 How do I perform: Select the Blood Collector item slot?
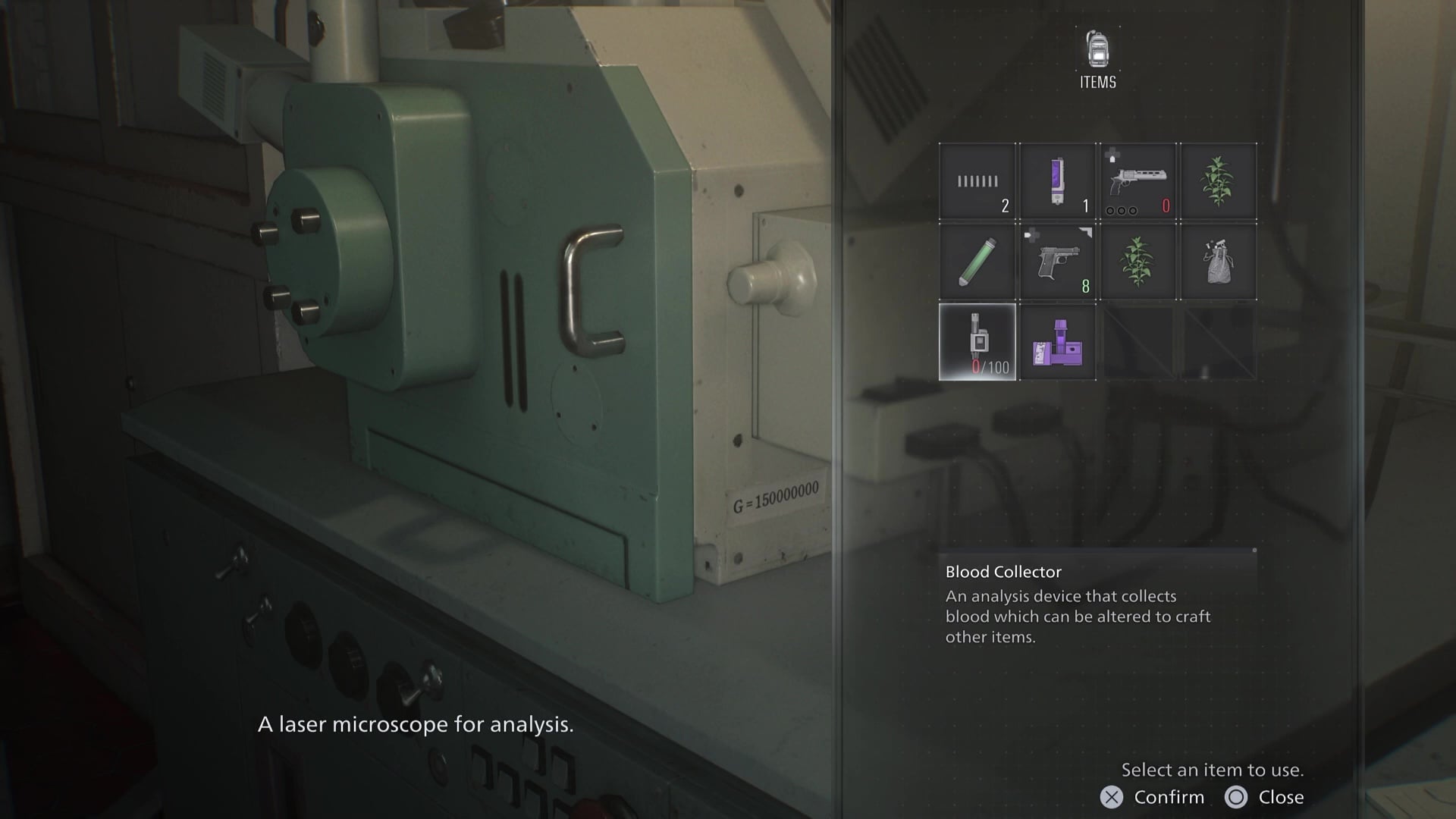click(x=977, y=342)
